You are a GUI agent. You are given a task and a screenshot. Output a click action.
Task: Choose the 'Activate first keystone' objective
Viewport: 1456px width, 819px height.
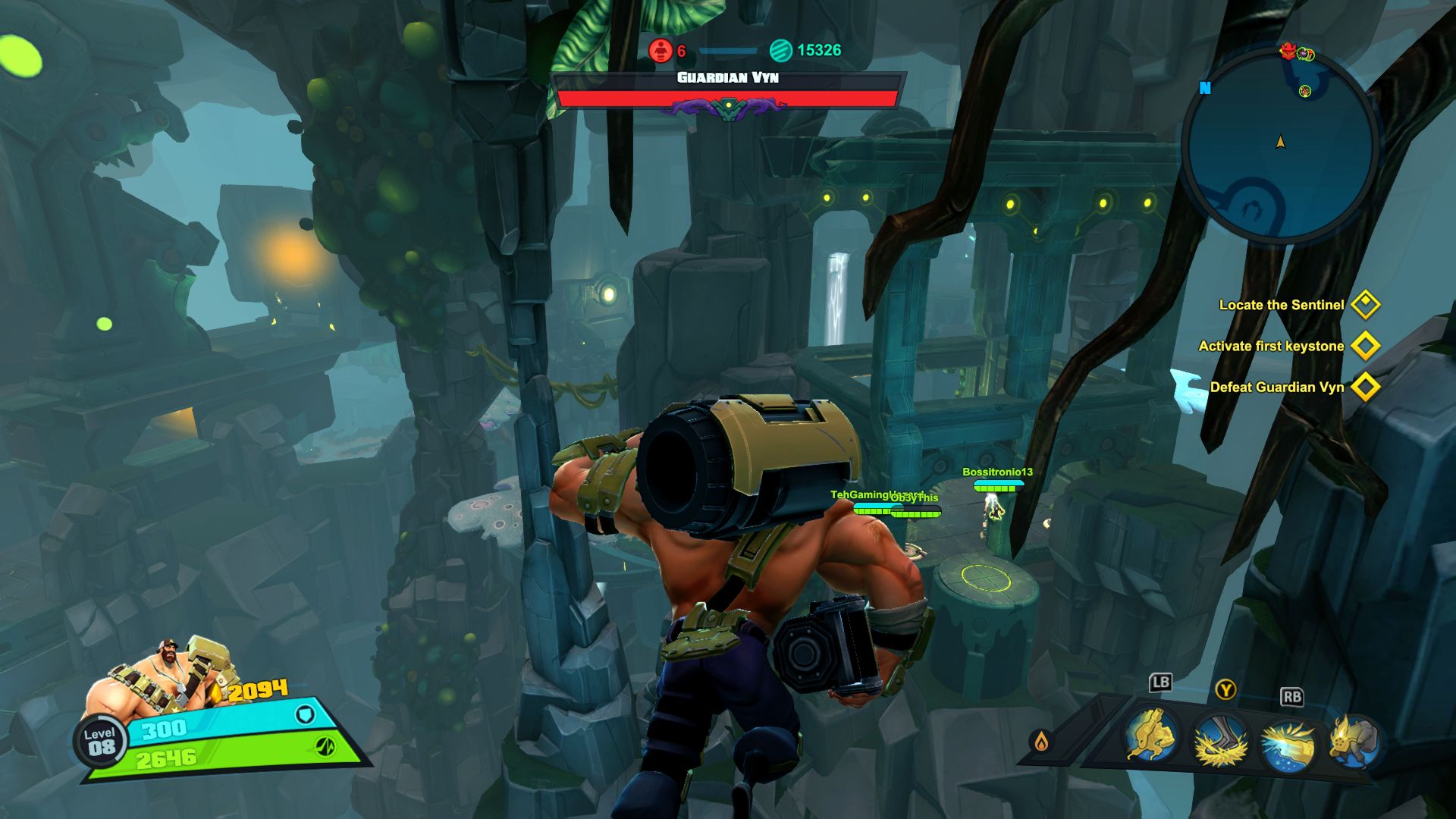click(1271, 346)
